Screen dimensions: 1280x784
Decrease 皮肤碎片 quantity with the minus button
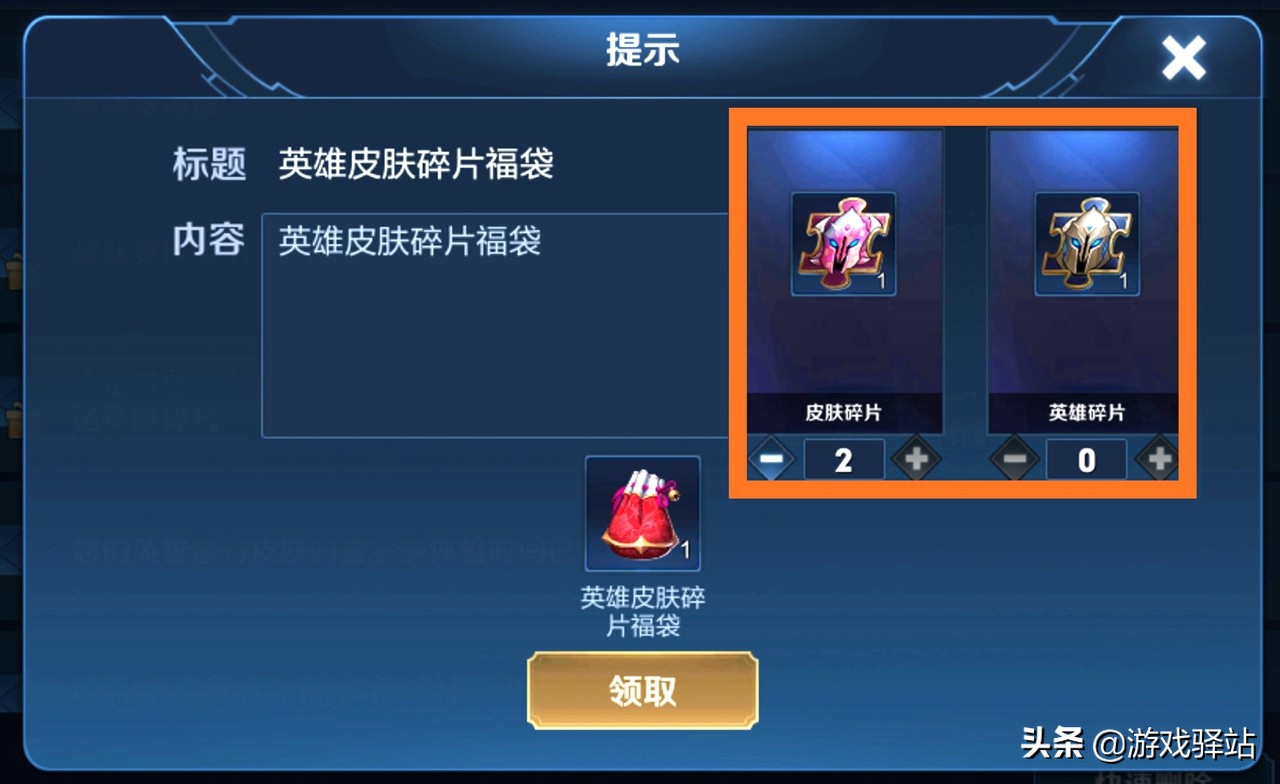tap(772, 459)
